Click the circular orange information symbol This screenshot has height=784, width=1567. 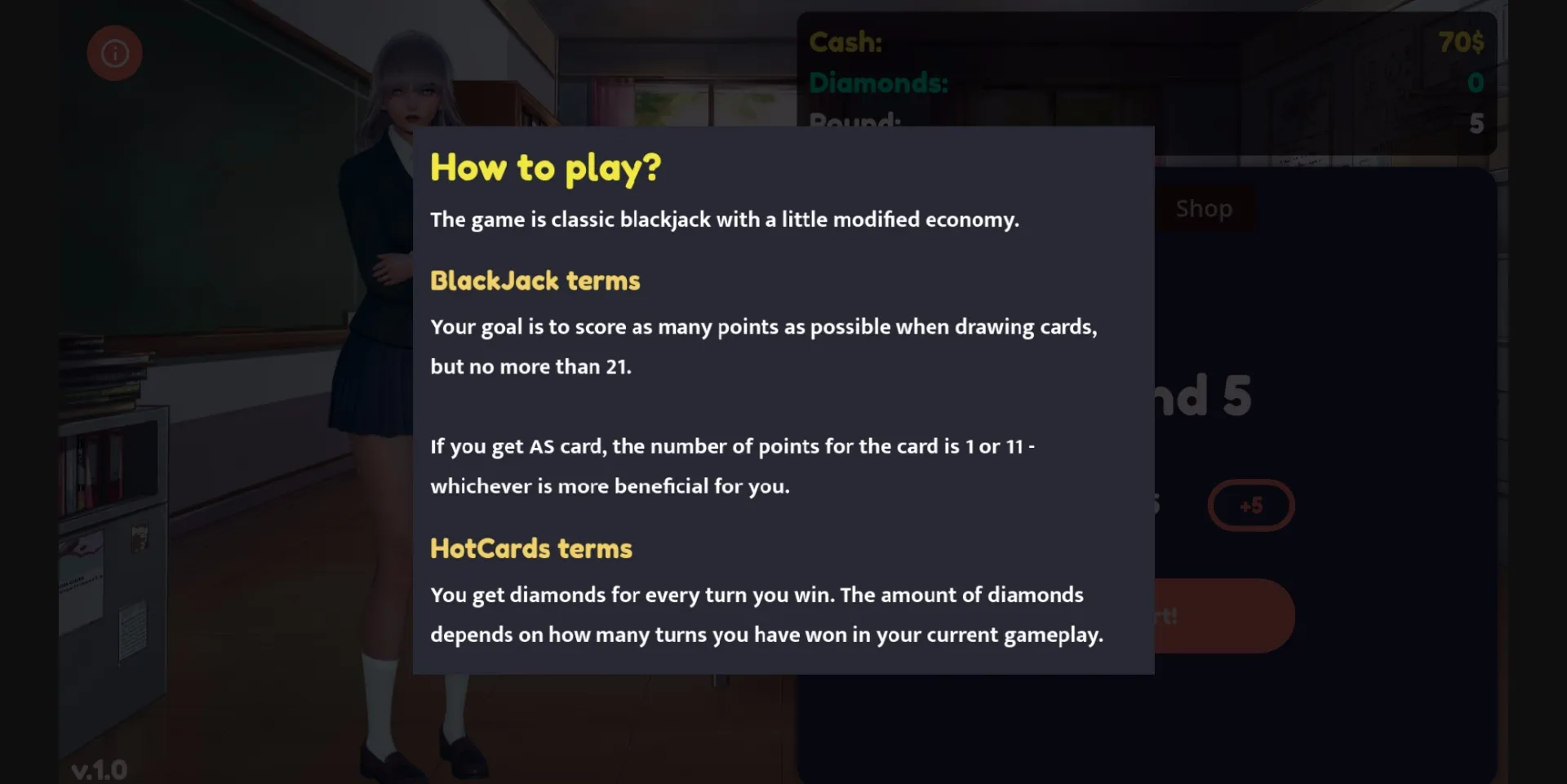coord(114,52)
